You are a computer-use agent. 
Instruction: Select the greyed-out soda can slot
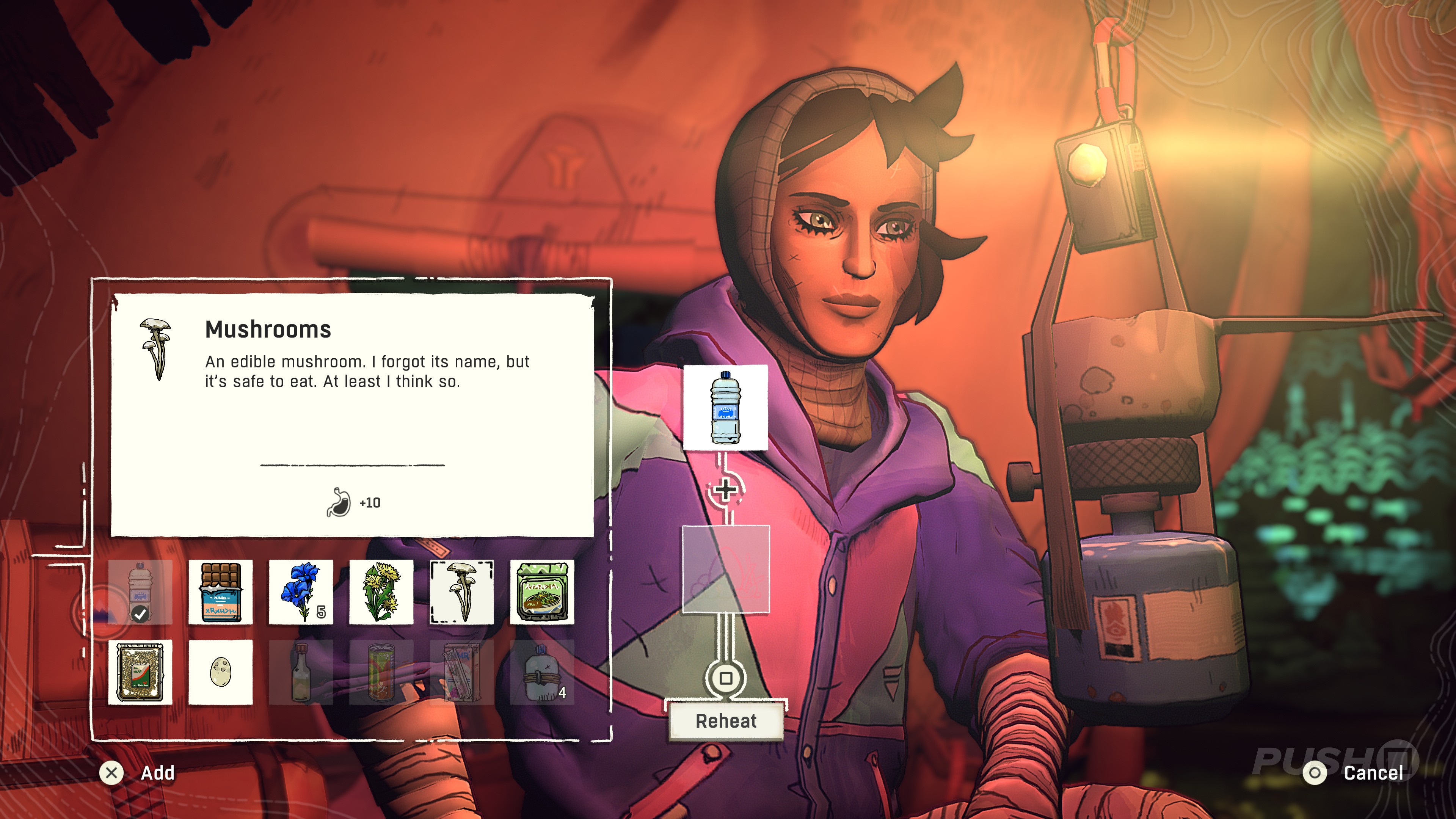coord(381,672)
